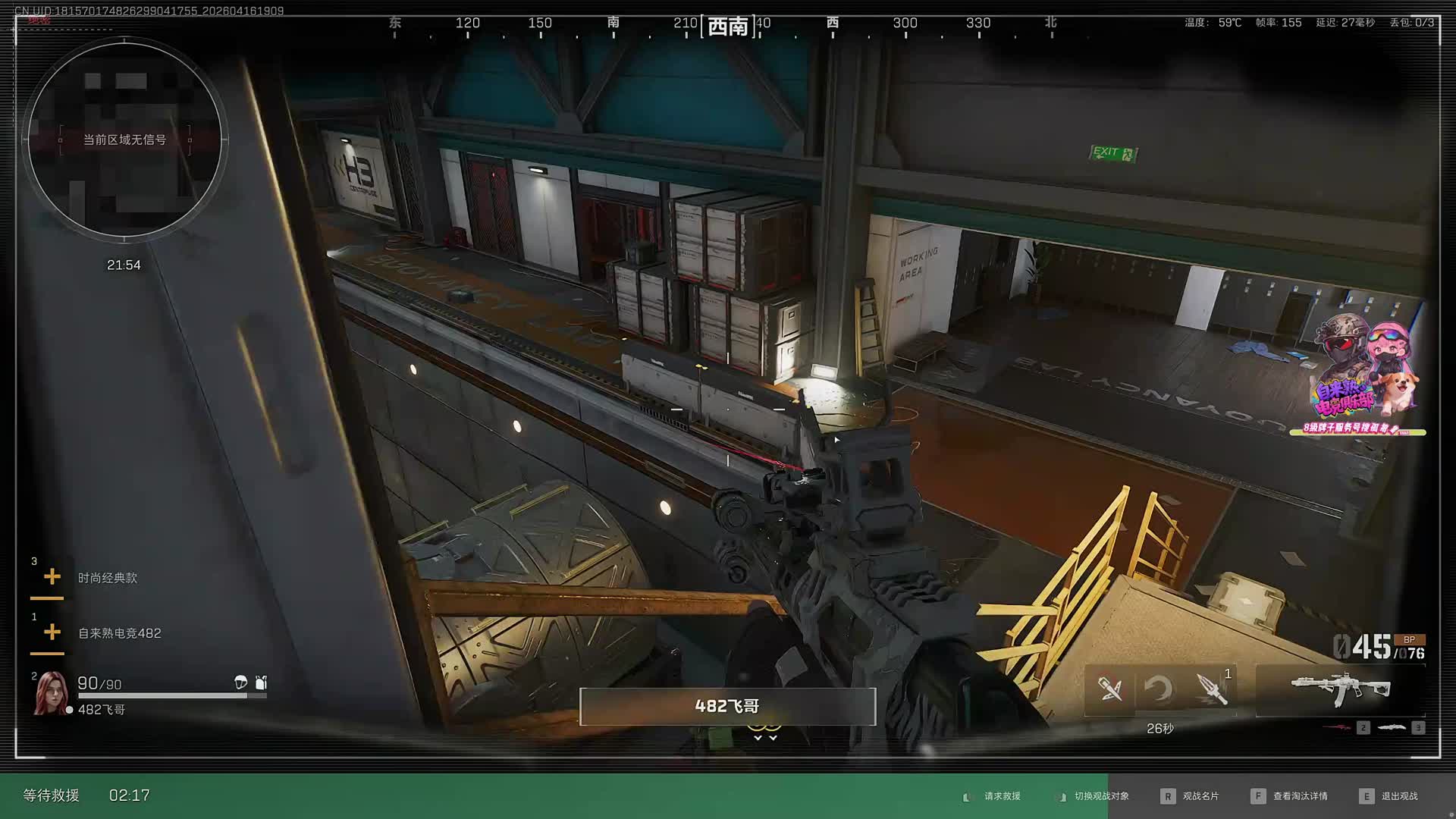Click the 482飞哥 red-haired operator portrait
Screen dimensions: 1456x819
(x=51, y=693)
